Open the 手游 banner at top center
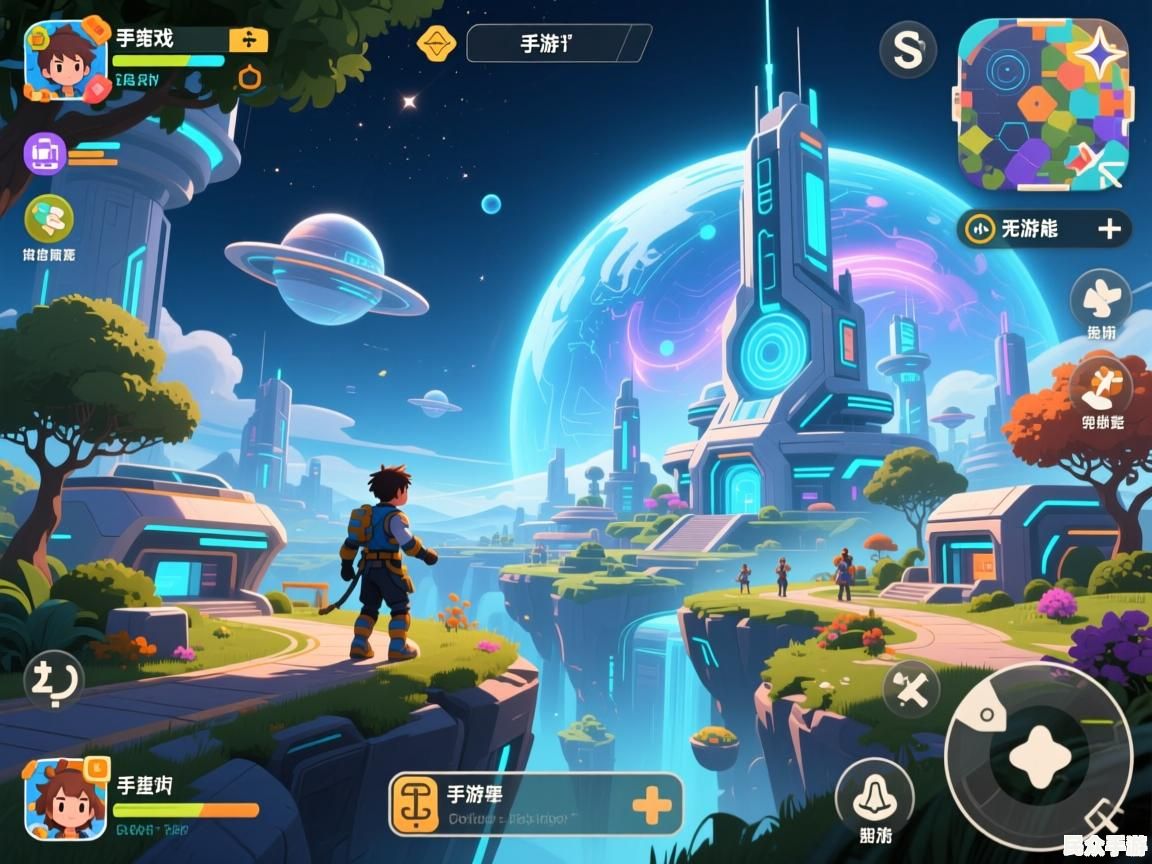The height and width of the screenshot is (864, 1152). (x=558, y=43)
